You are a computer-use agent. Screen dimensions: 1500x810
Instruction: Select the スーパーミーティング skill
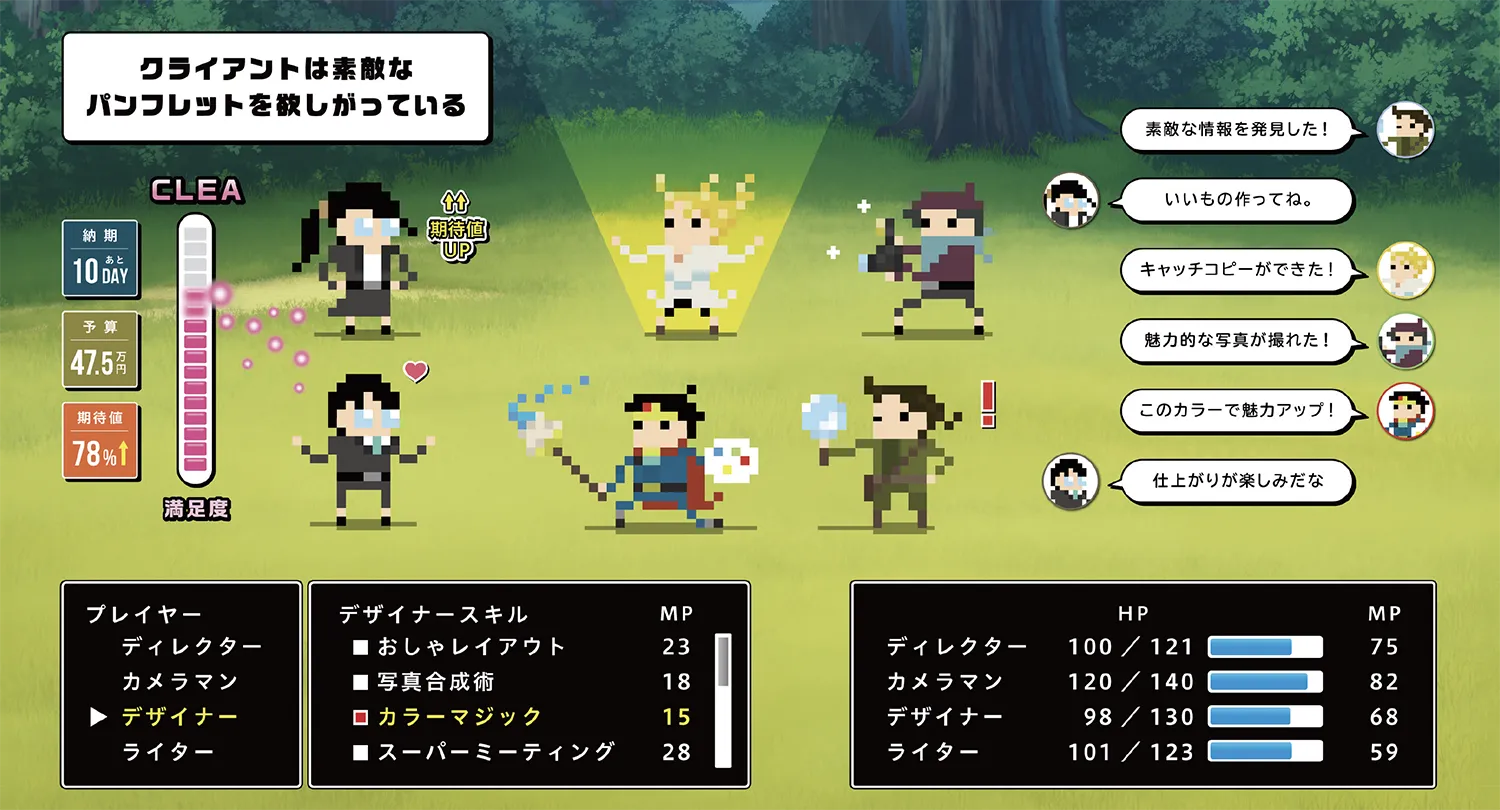[495, 752]
